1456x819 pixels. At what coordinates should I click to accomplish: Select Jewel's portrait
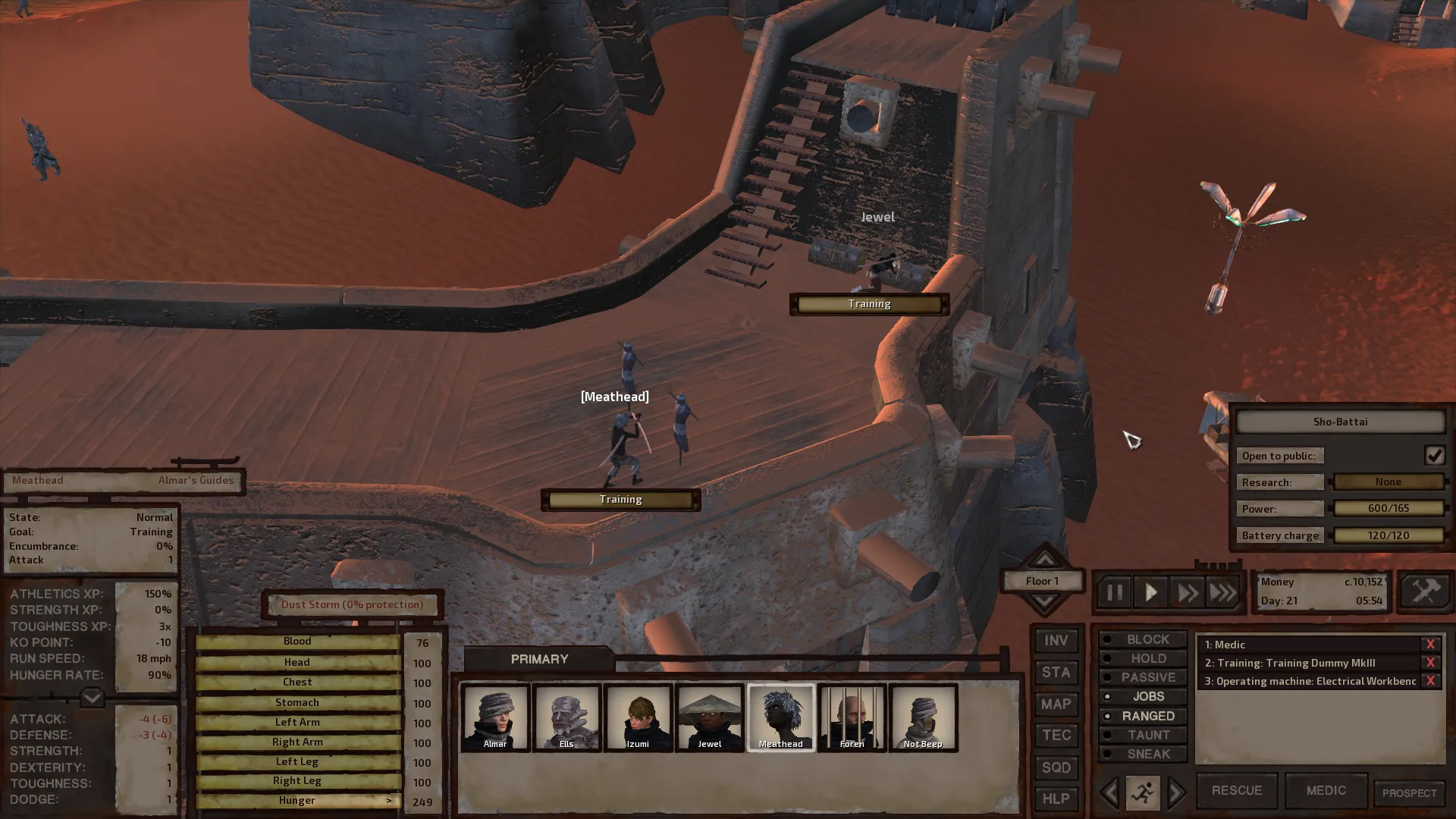(x=710, y=717)
